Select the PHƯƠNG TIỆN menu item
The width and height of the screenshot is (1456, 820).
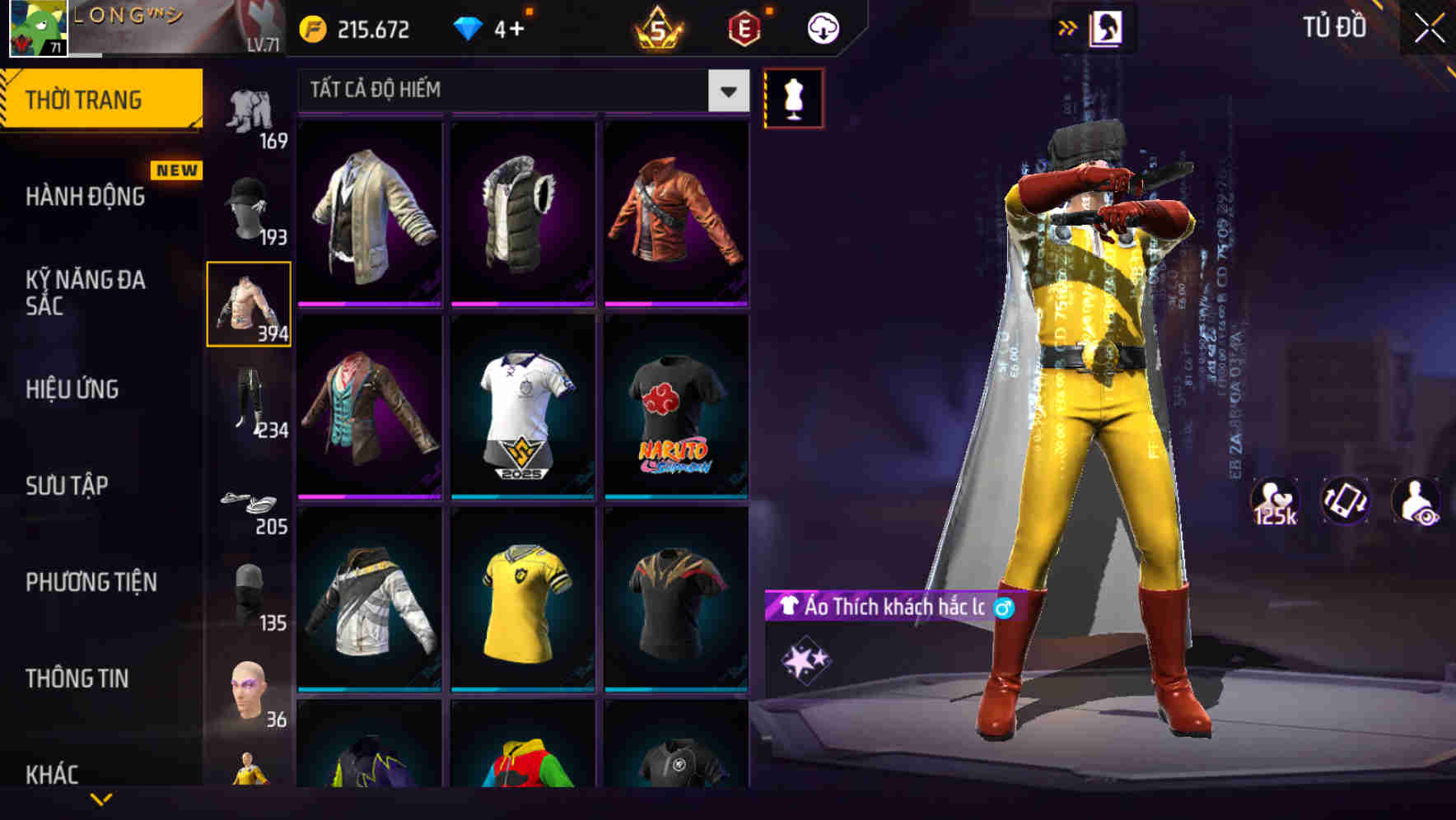click(x=91, y=582)
